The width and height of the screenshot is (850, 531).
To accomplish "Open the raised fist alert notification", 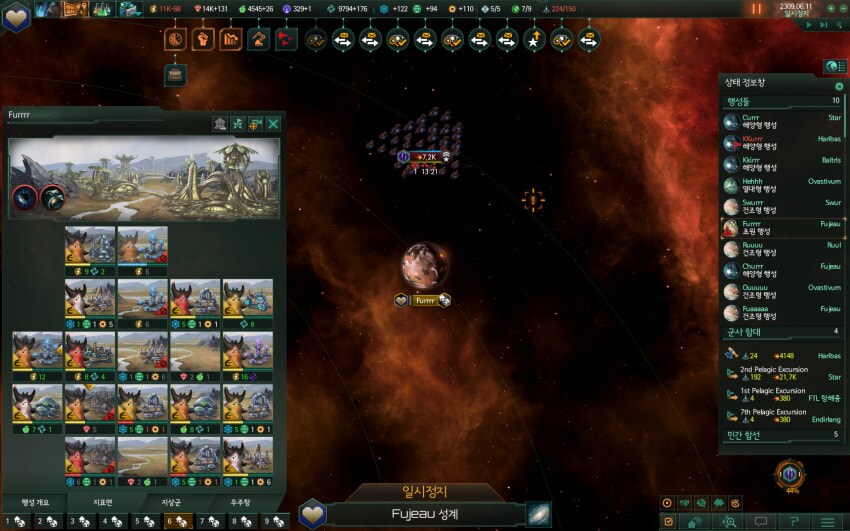I will [203, 40].
